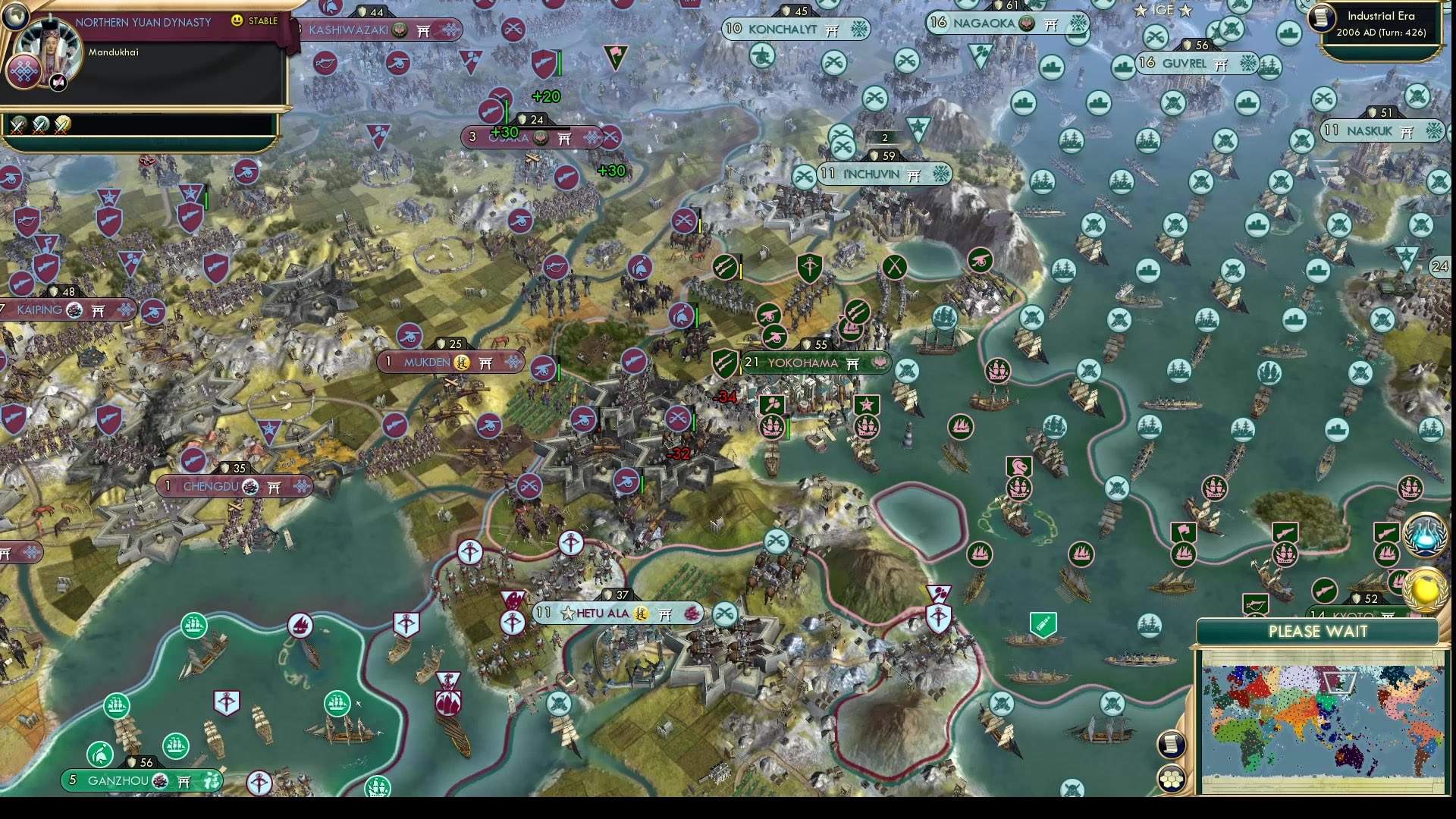Image resolution: width=1456 pixels, height=819 pixels.
Task: Expand the Northern Yuan Dynasty diplomacy panel
Action: click(x=143, y=23)
